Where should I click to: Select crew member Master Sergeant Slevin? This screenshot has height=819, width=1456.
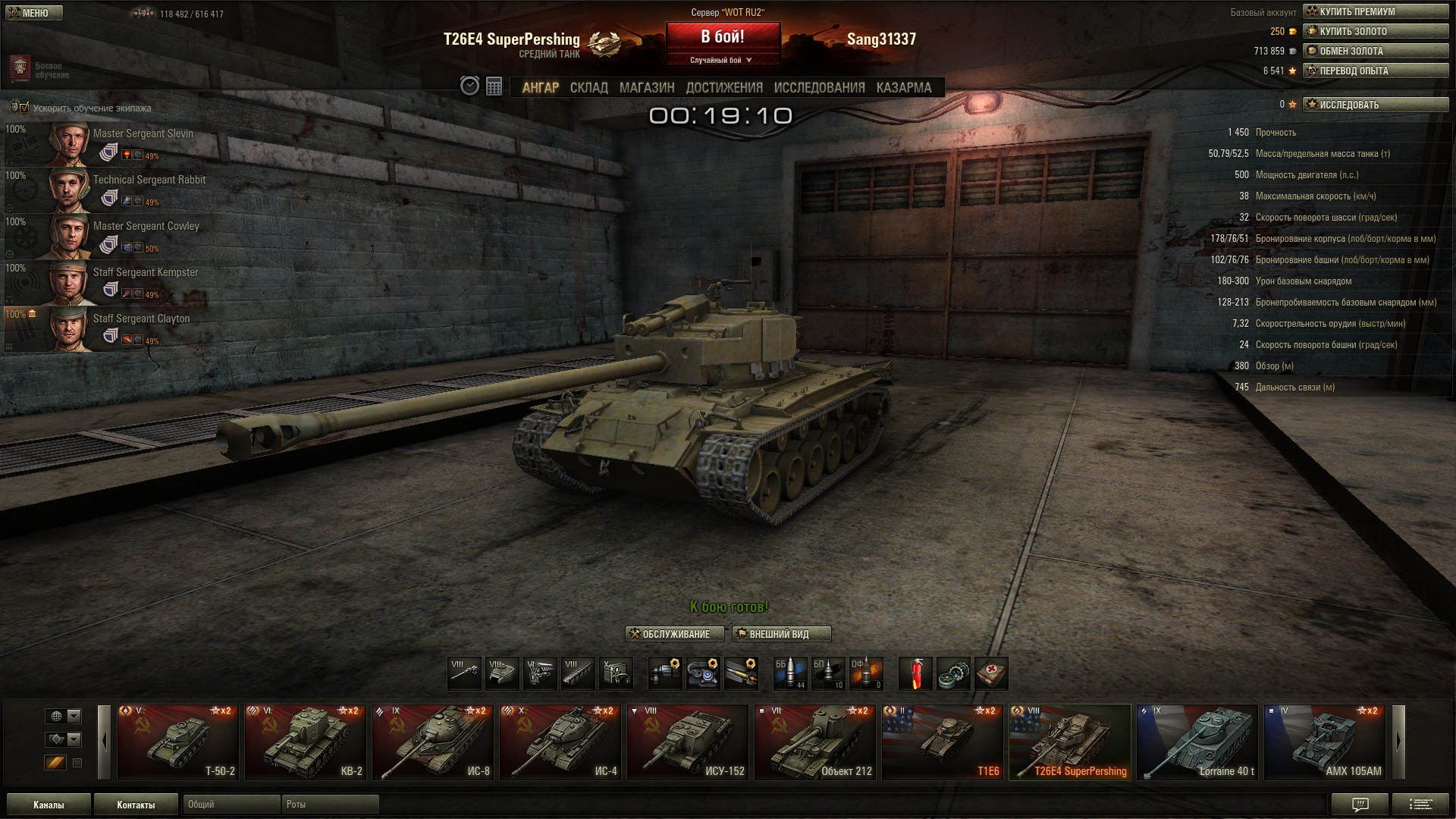click(143, 134)
